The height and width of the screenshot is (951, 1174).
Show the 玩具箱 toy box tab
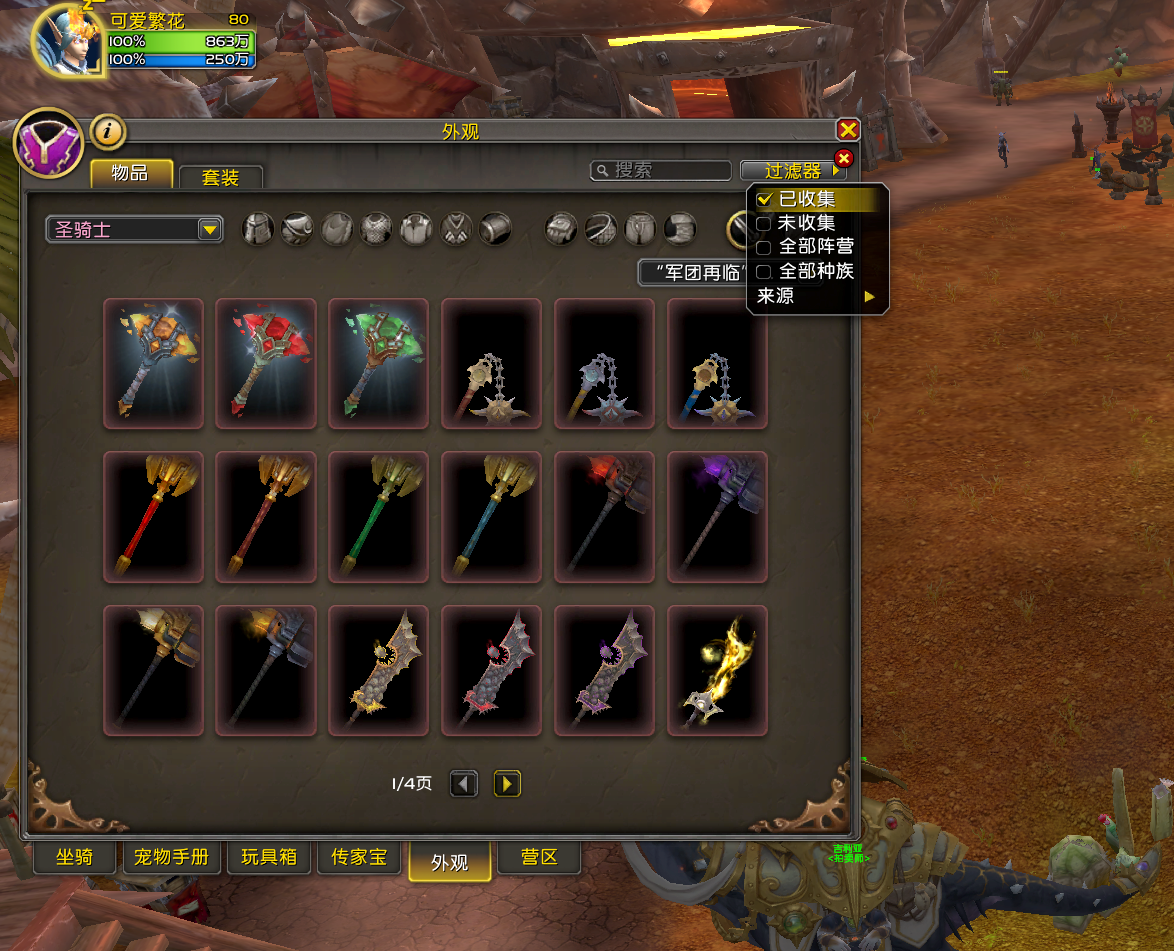click(x=268, y=857)
